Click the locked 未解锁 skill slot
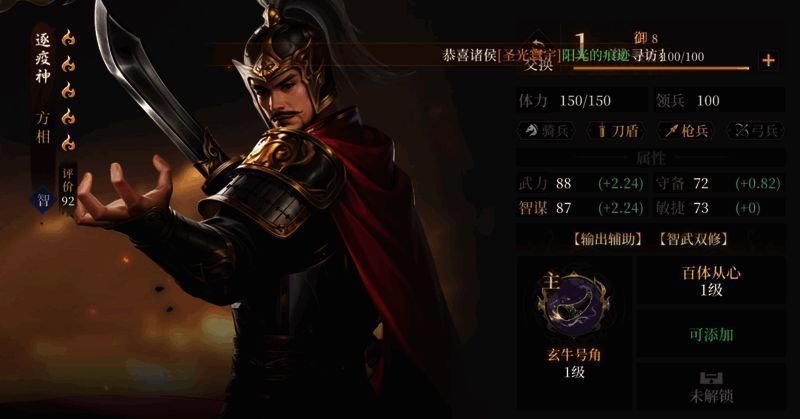 point(711,388)
